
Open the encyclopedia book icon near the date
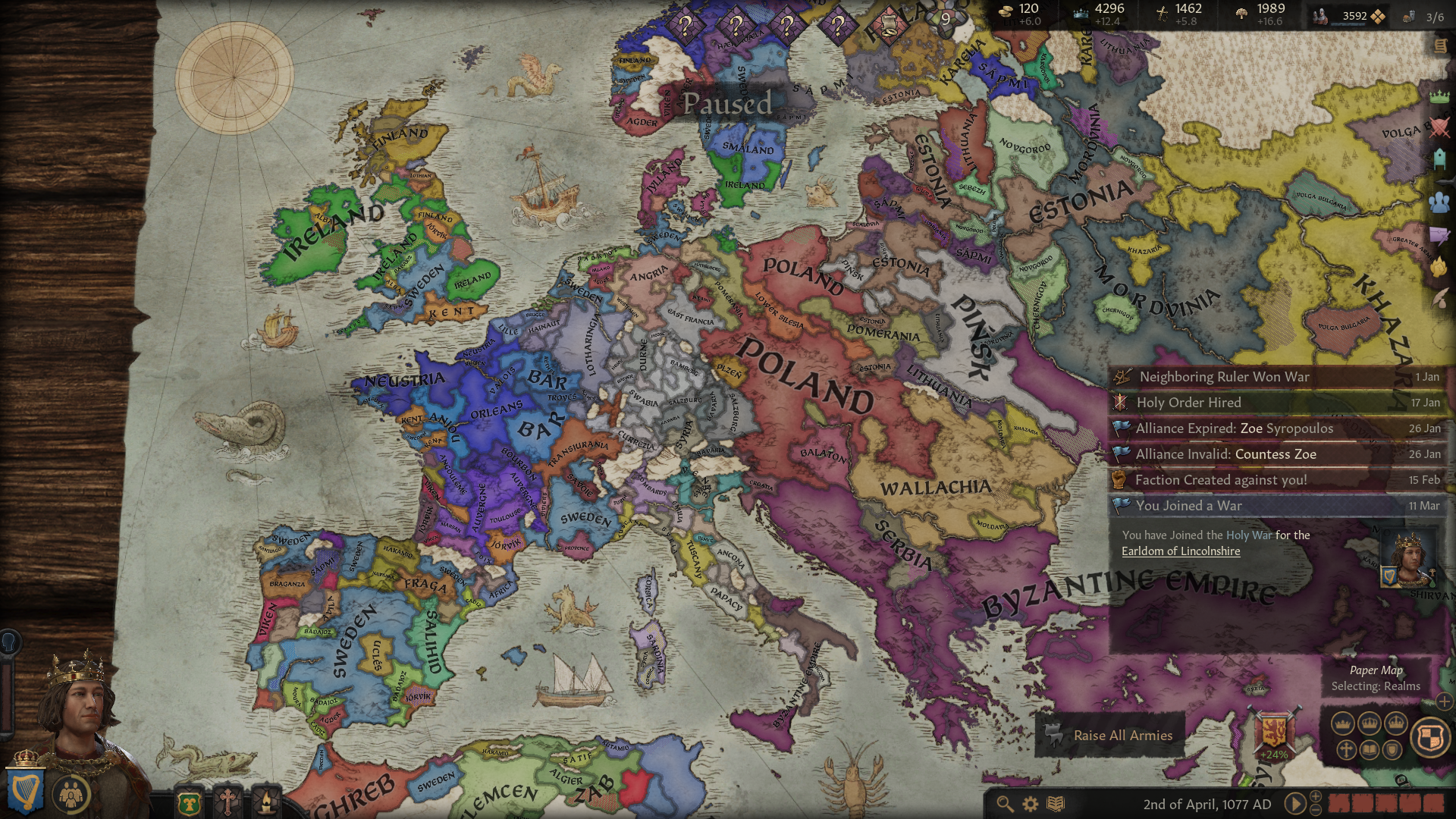(1056, 803)
